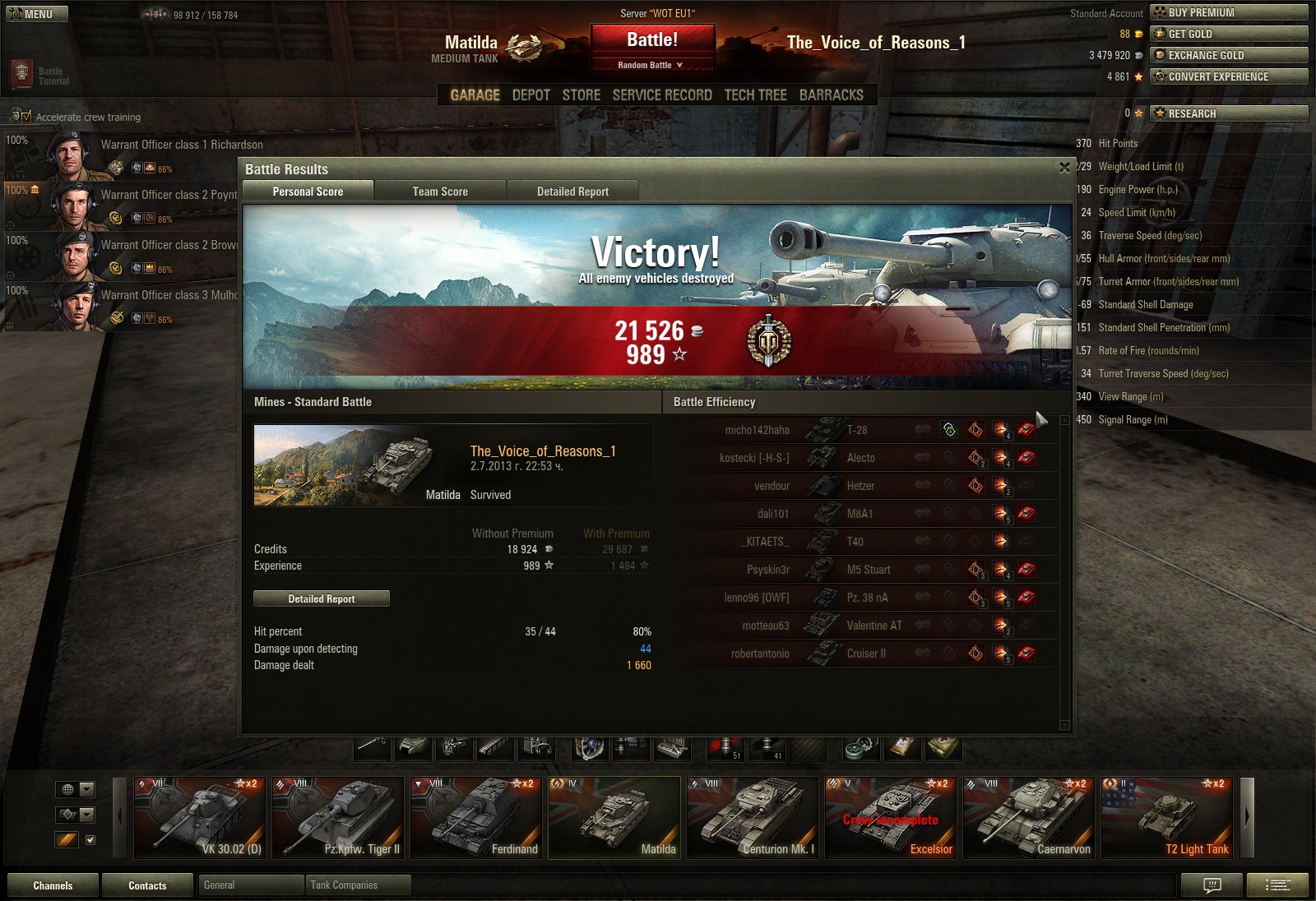Switch to the Depot section

point(531,95)
